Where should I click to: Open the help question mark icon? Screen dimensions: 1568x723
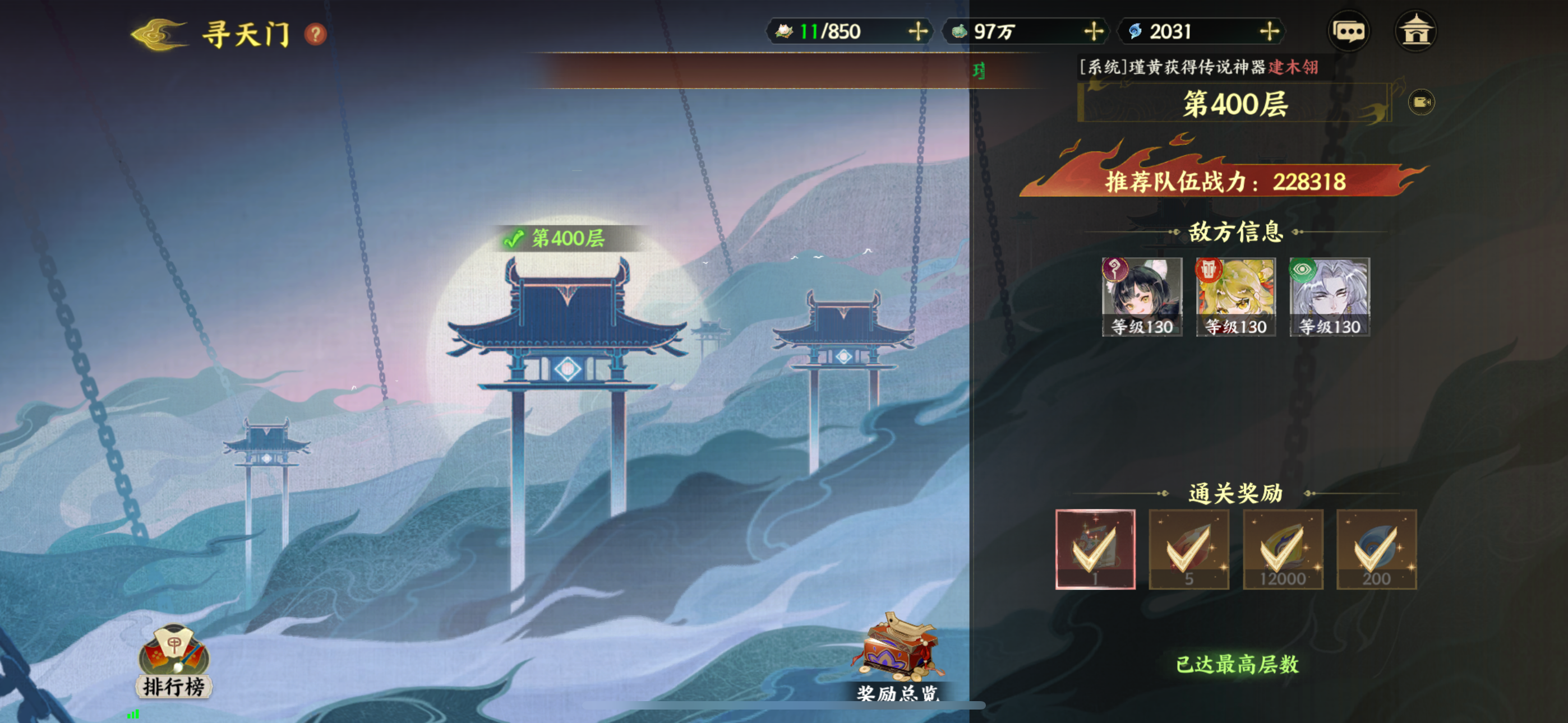pos(315,34)
